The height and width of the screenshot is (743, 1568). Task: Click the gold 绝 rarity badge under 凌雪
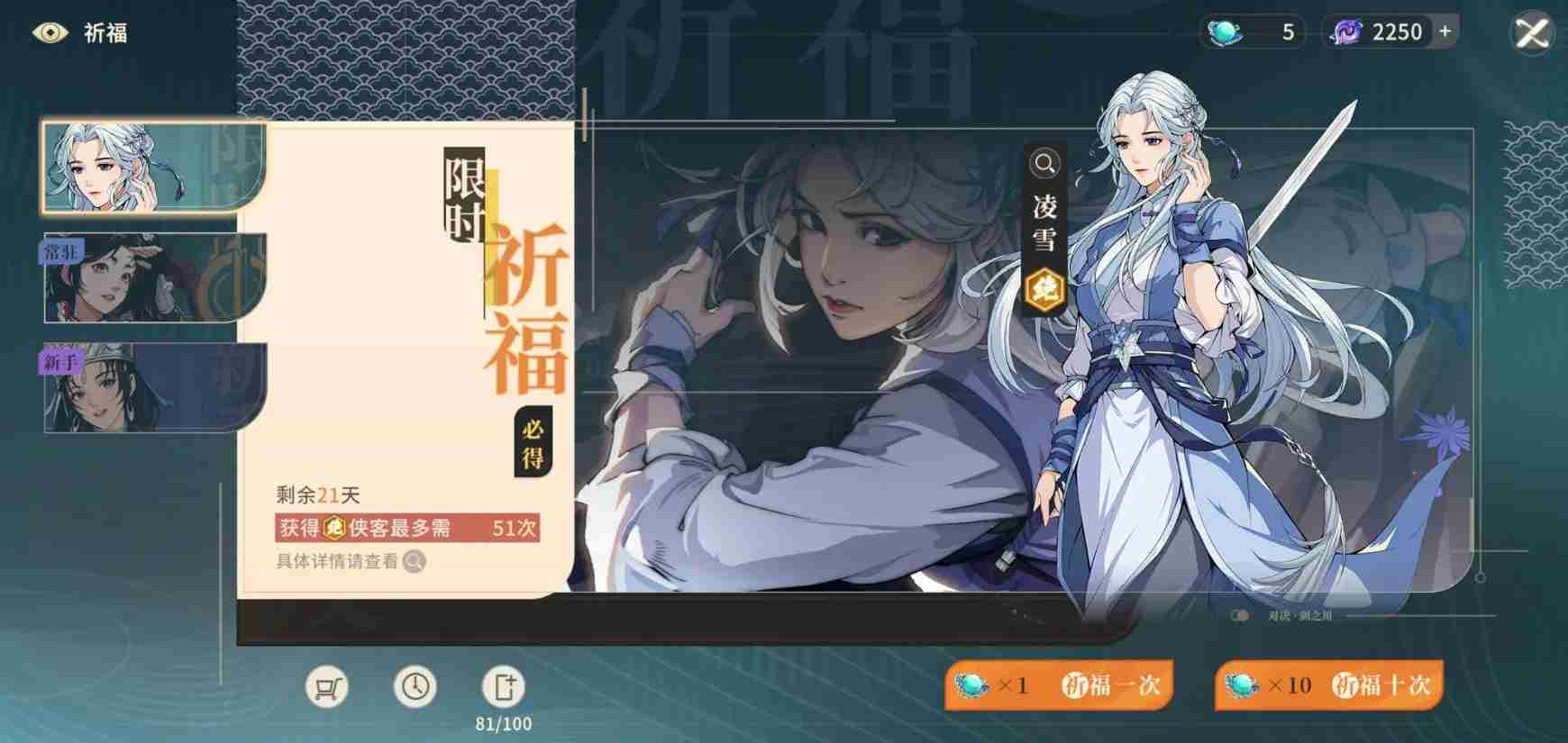(x=1044, y=291)
